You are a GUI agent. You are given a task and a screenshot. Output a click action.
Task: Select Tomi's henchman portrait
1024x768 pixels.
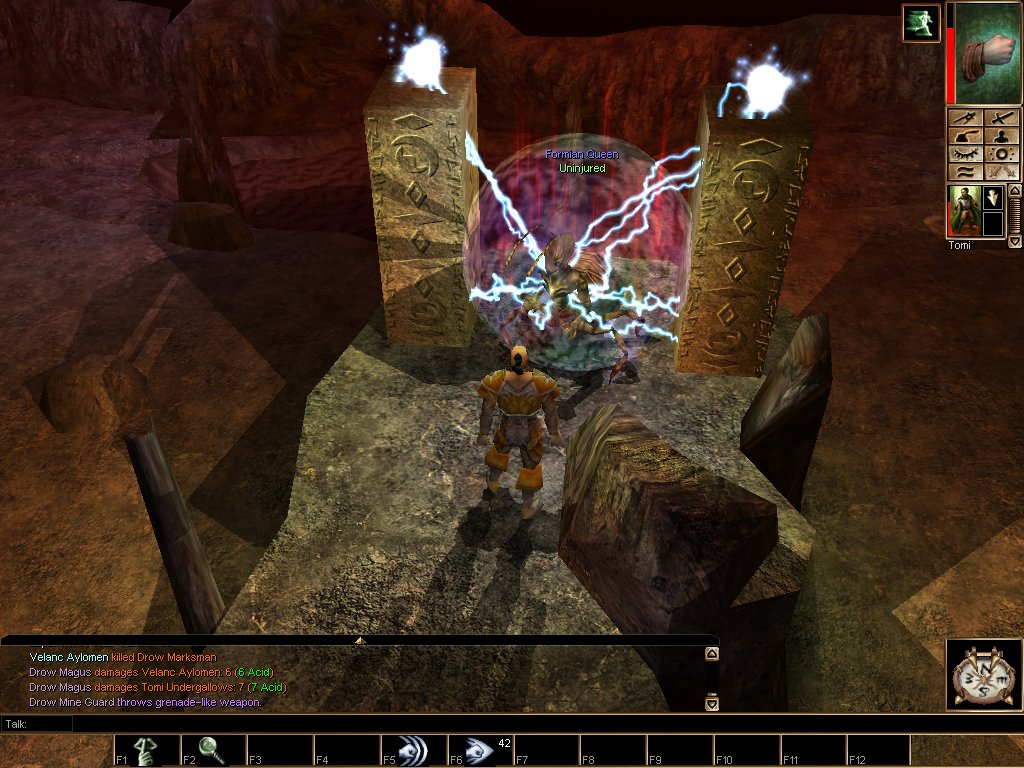pyautogui.click(x=964, y=211)
